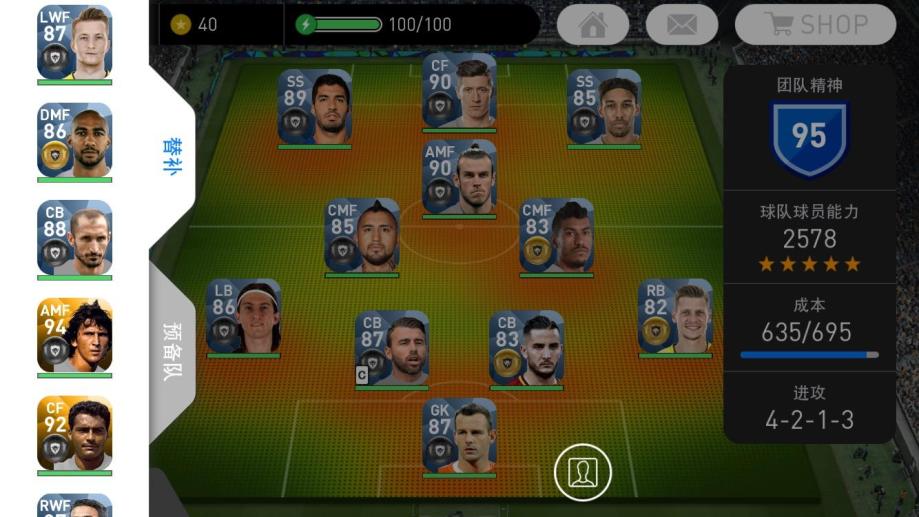The width and height of the screenshot is (919, 517).
Task: Select the CMF 85 player card
Action: (x=362, y=235)
